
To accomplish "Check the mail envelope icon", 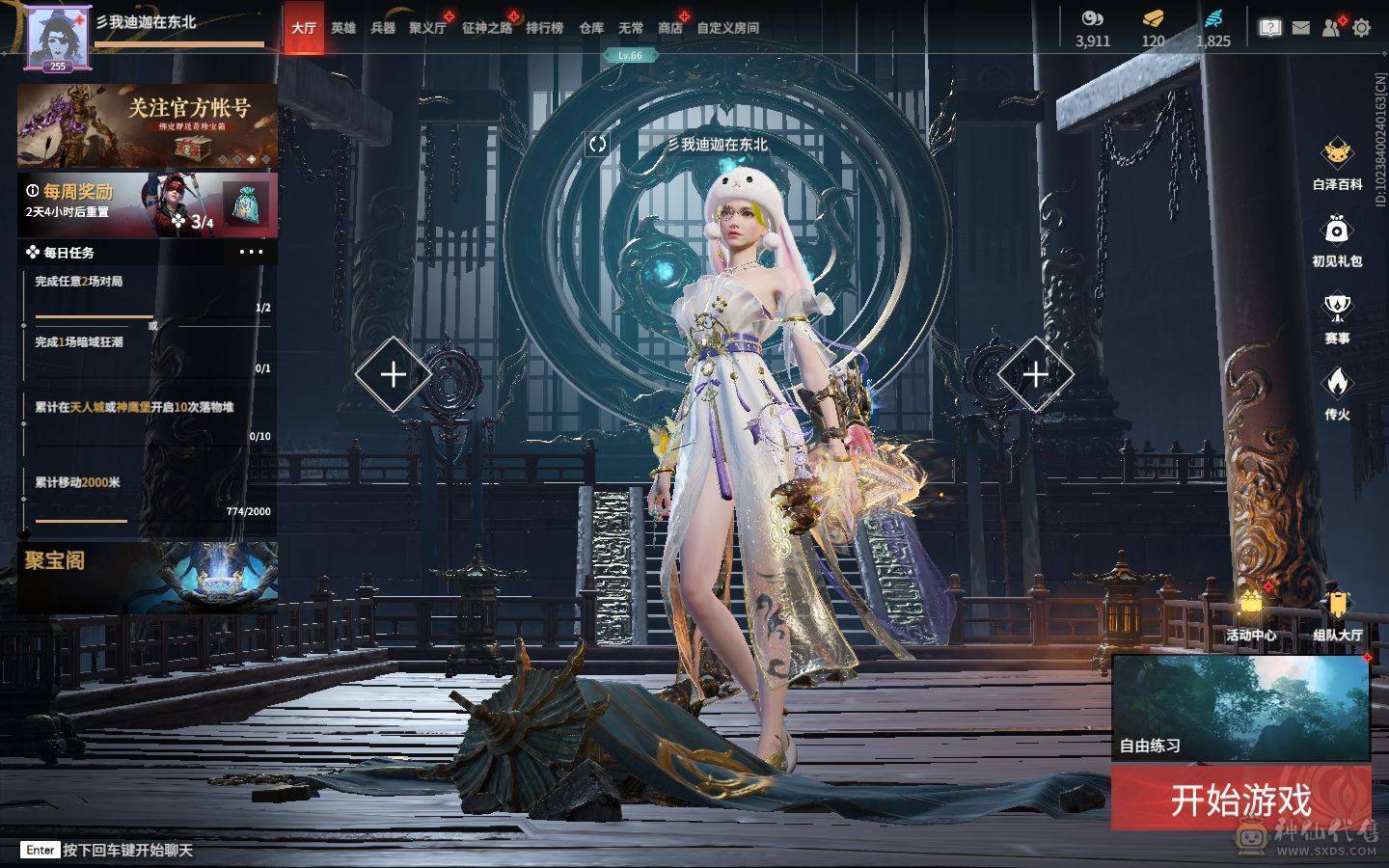I will [x=1301, y=28].
